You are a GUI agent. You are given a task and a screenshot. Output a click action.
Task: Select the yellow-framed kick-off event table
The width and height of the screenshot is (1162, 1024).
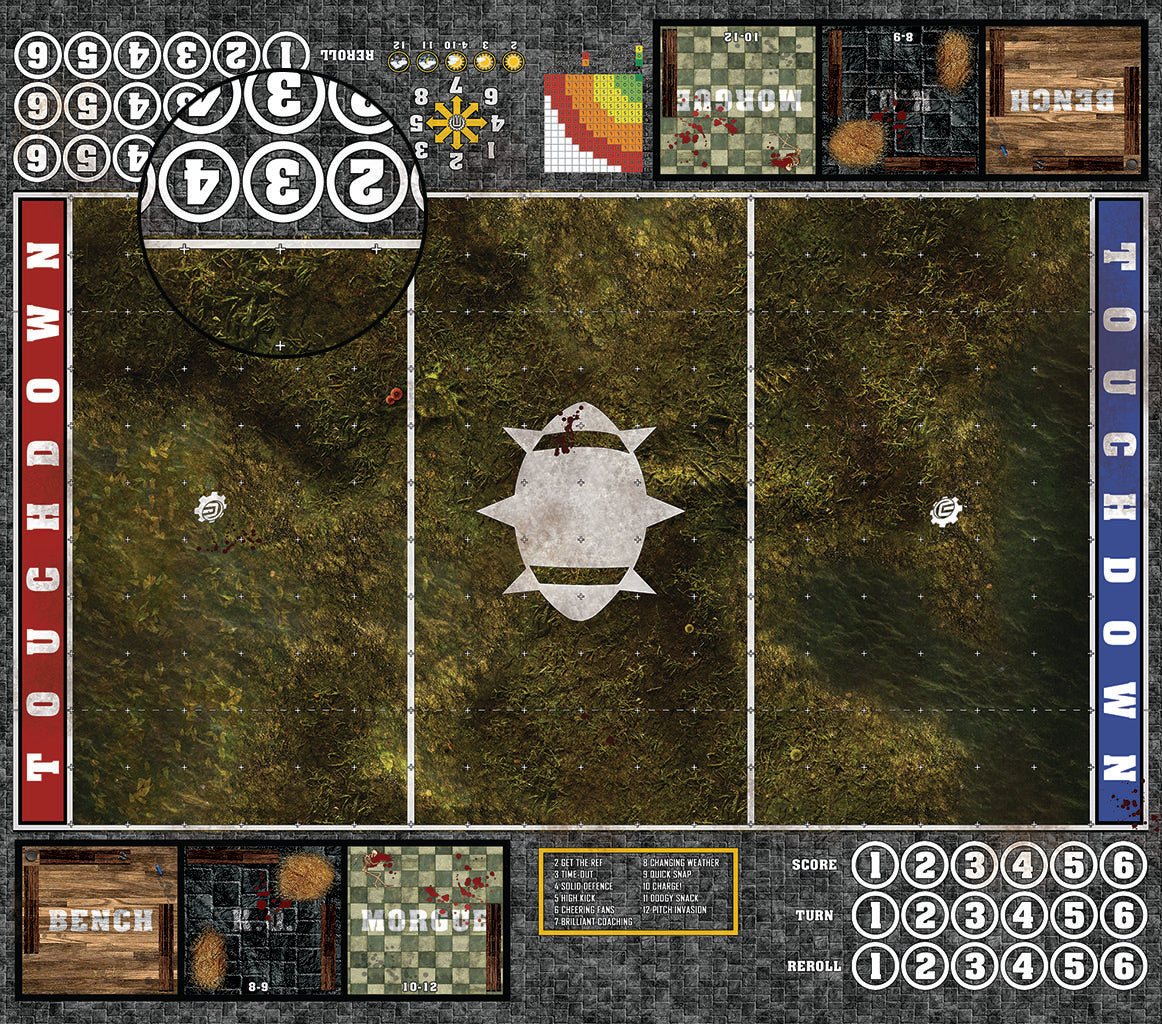[x=638, y=891]
